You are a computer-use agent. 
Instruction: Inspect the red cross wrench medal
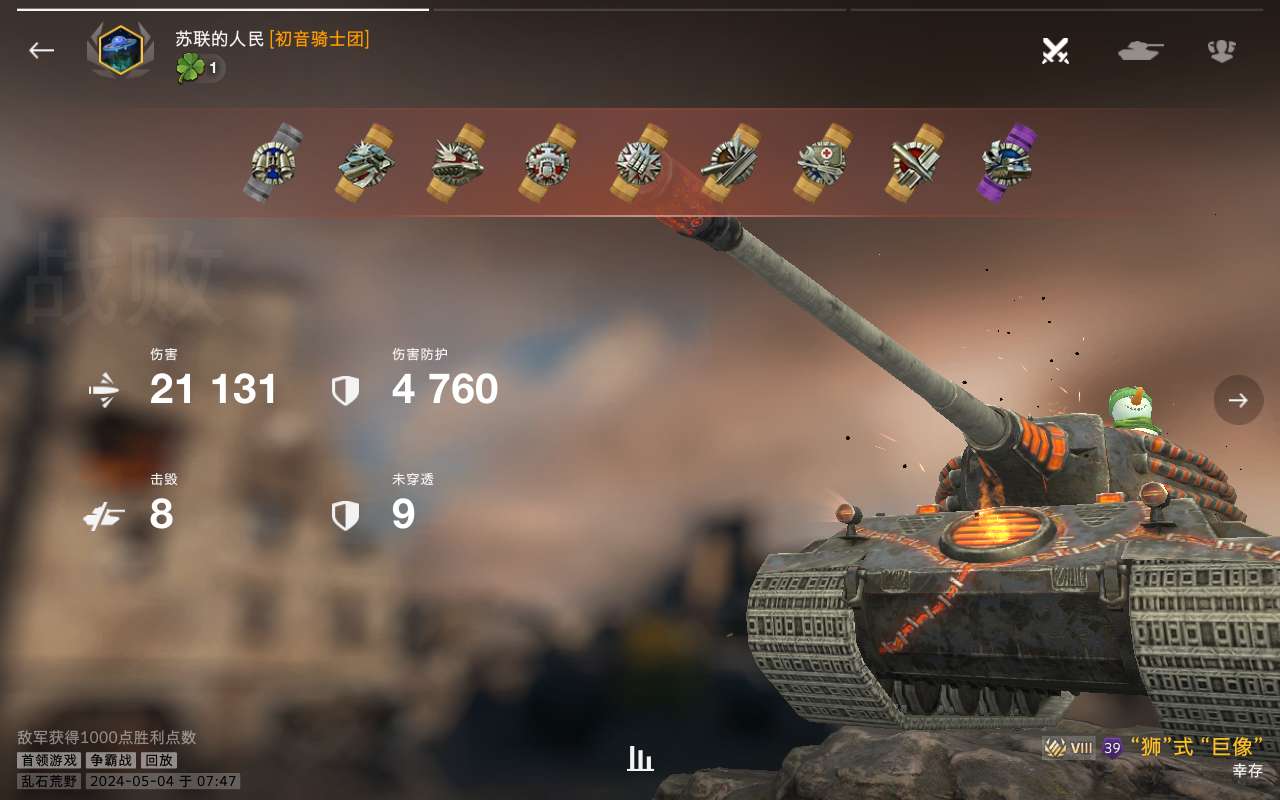823,162
